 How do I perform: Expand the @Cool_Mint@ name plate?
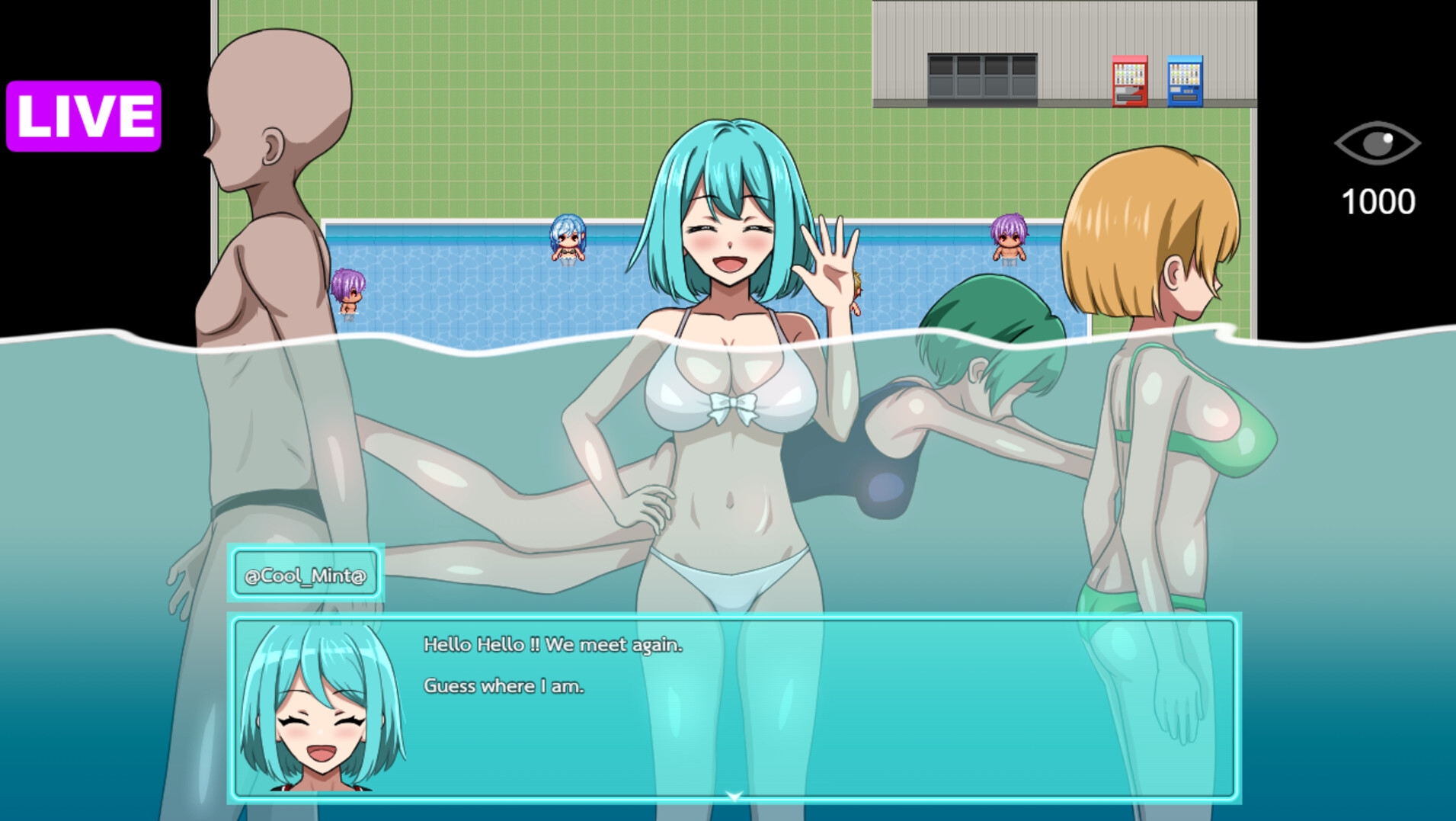coord(304,574)
